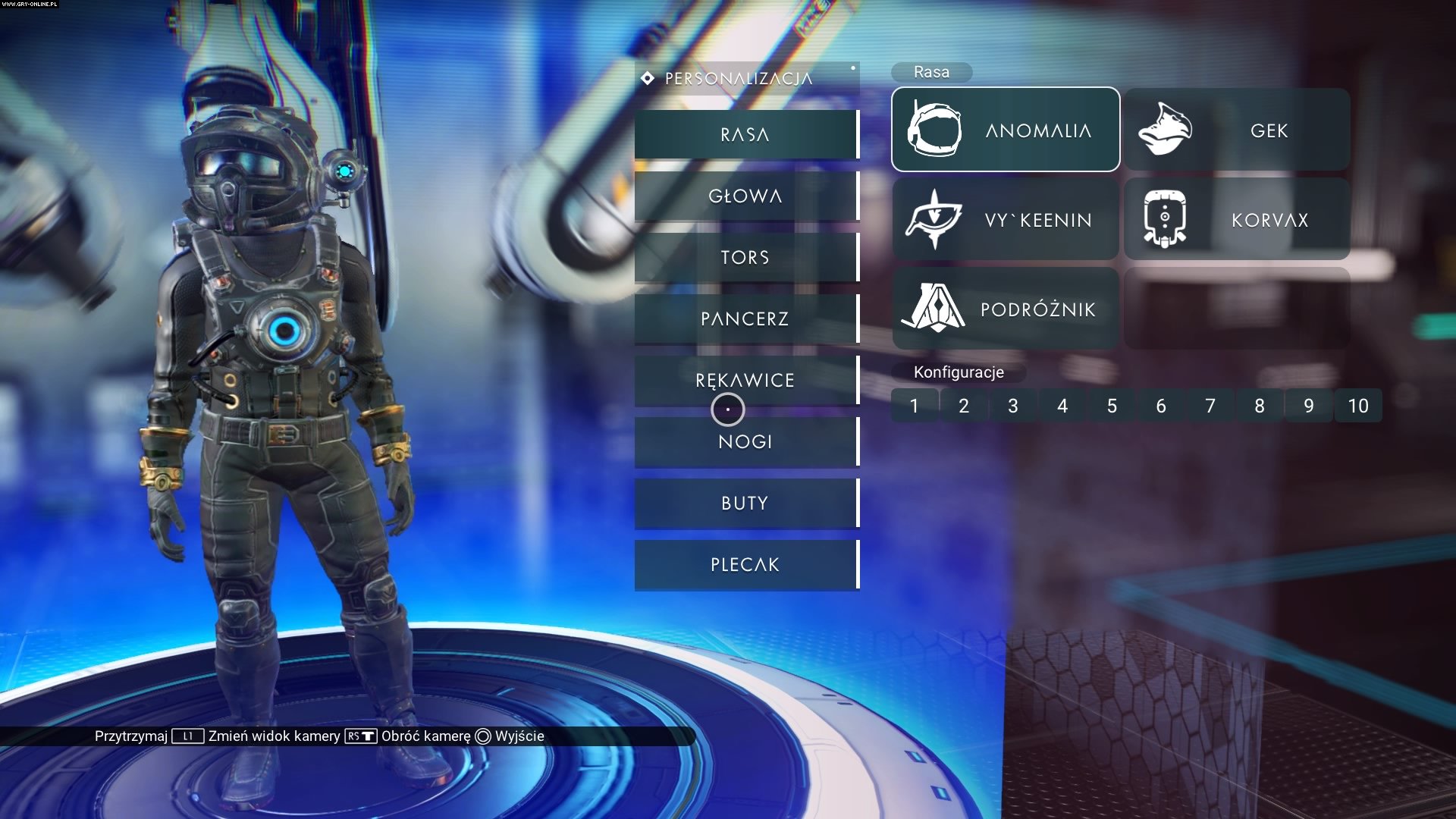Choose the TORS category

(x=746, y=258)
